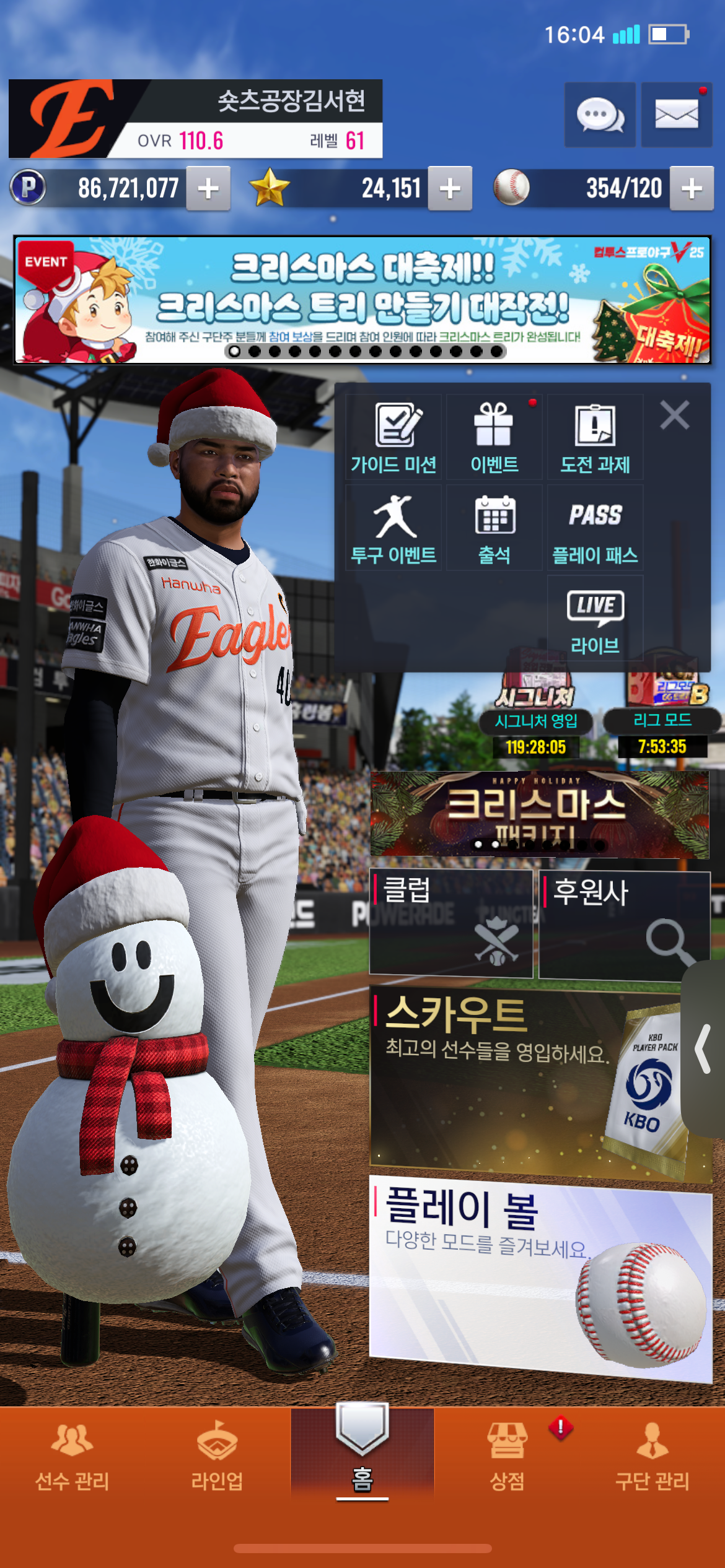Open the 플레이 패스 play pass
Viewport: 725px width, 1568px height.
[x=595, y=528]
